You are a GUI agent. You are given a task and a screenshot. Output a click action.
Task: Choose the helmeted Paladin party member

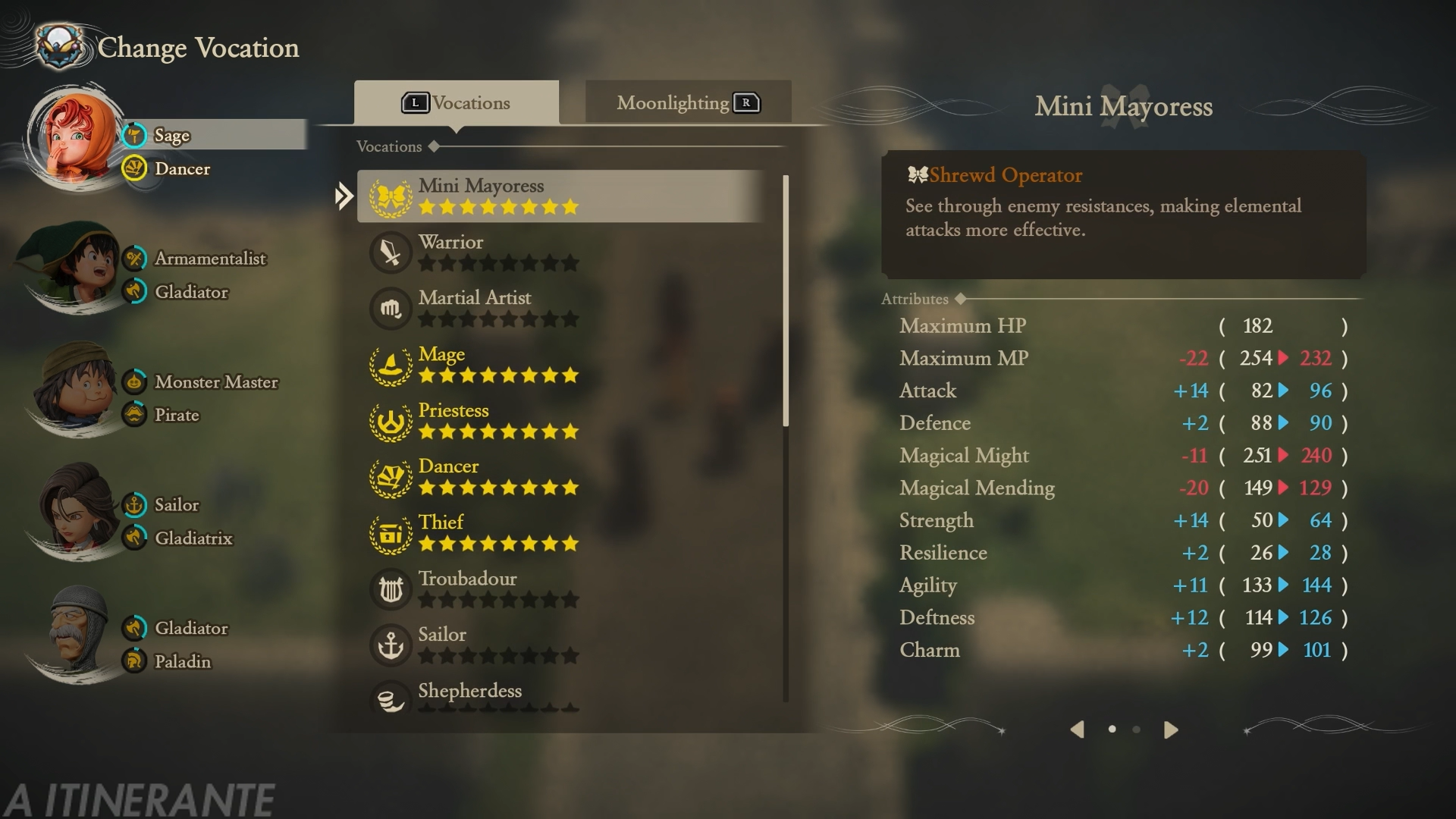[x=74, y=635]
